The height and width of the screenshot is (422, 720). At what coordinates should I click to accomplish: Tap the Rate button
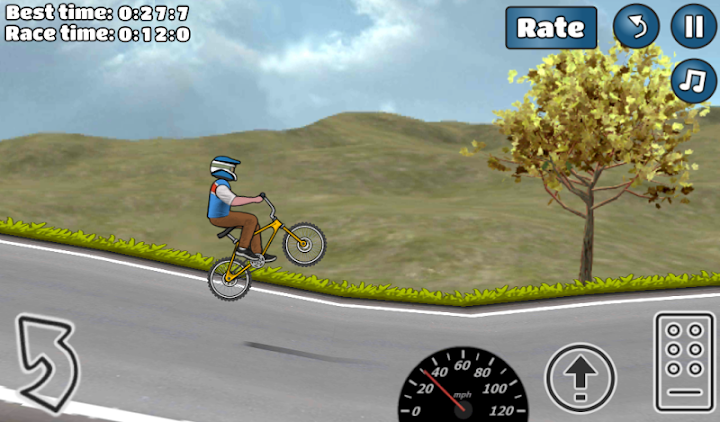click(x=550, y=27)
